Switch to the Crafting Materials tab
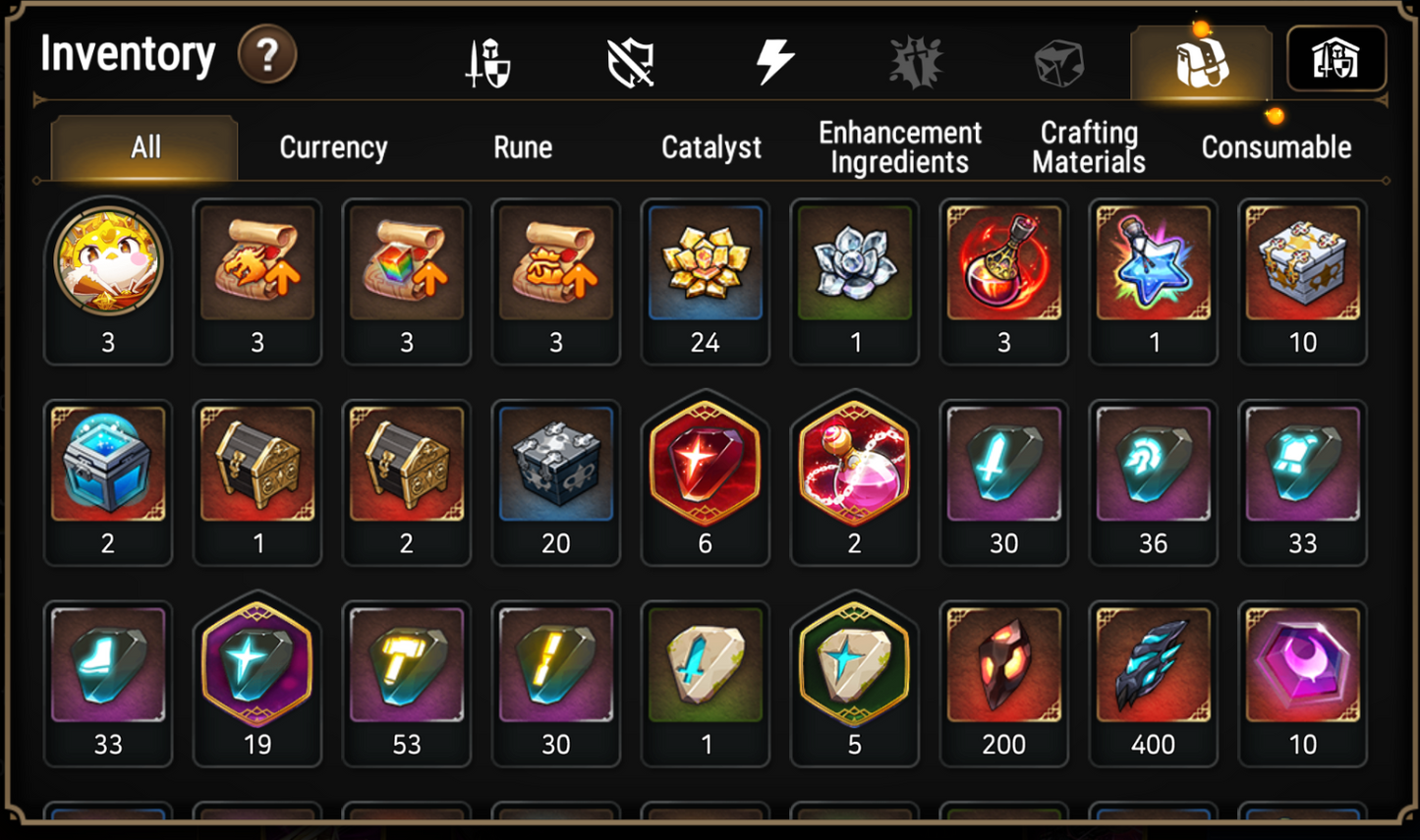Screen dimensions: 1420x840 pos(1088,147)
